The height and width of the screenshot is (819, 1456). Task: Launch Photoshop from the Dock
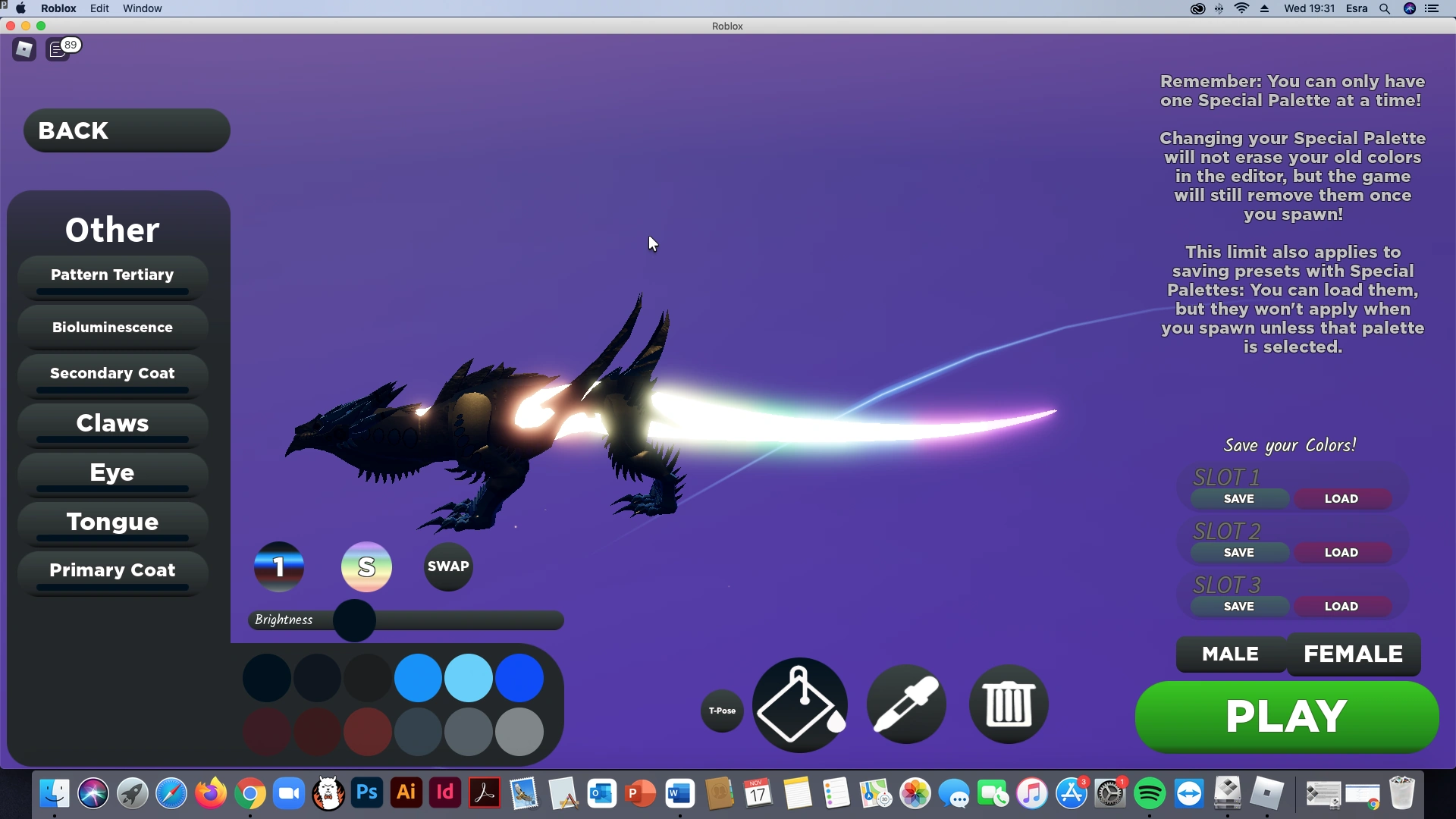[x=366, y=793]
